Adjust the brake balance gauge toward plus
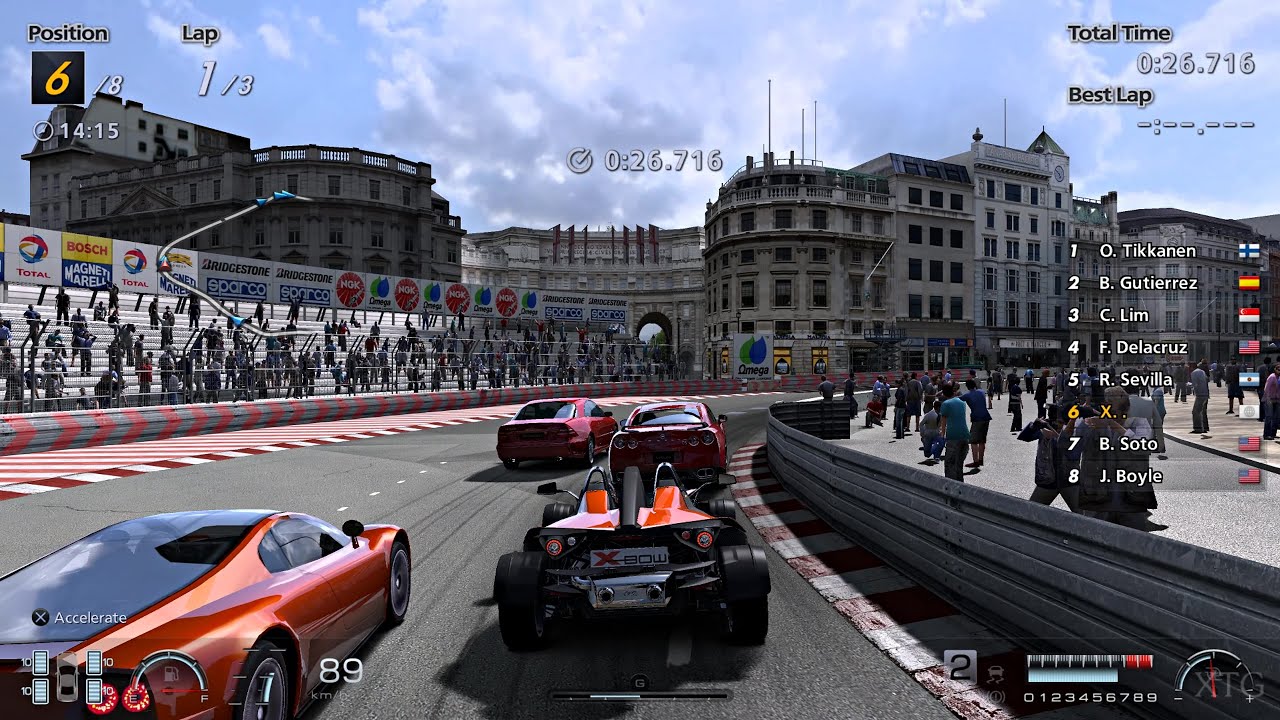This screenshot has height=720, width=1280. pos(1249,697)
